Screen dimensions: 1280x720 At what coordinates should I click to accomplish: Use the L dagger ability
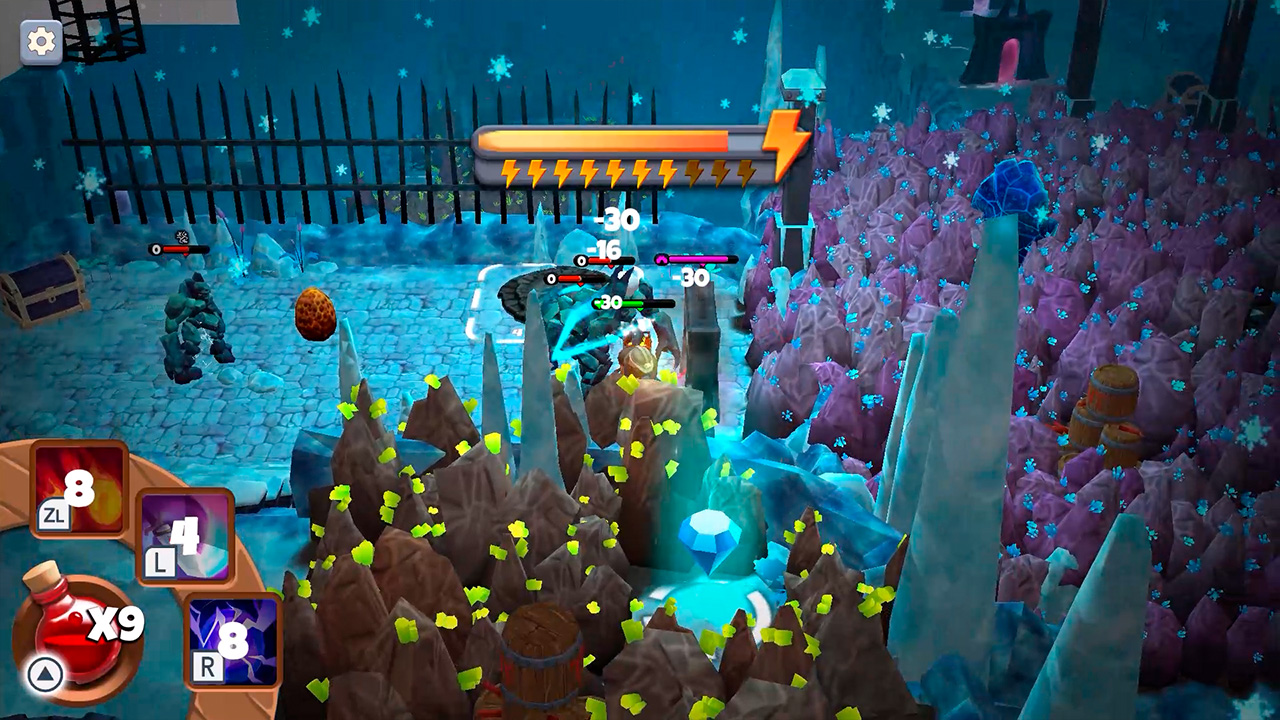coord(186,537)
